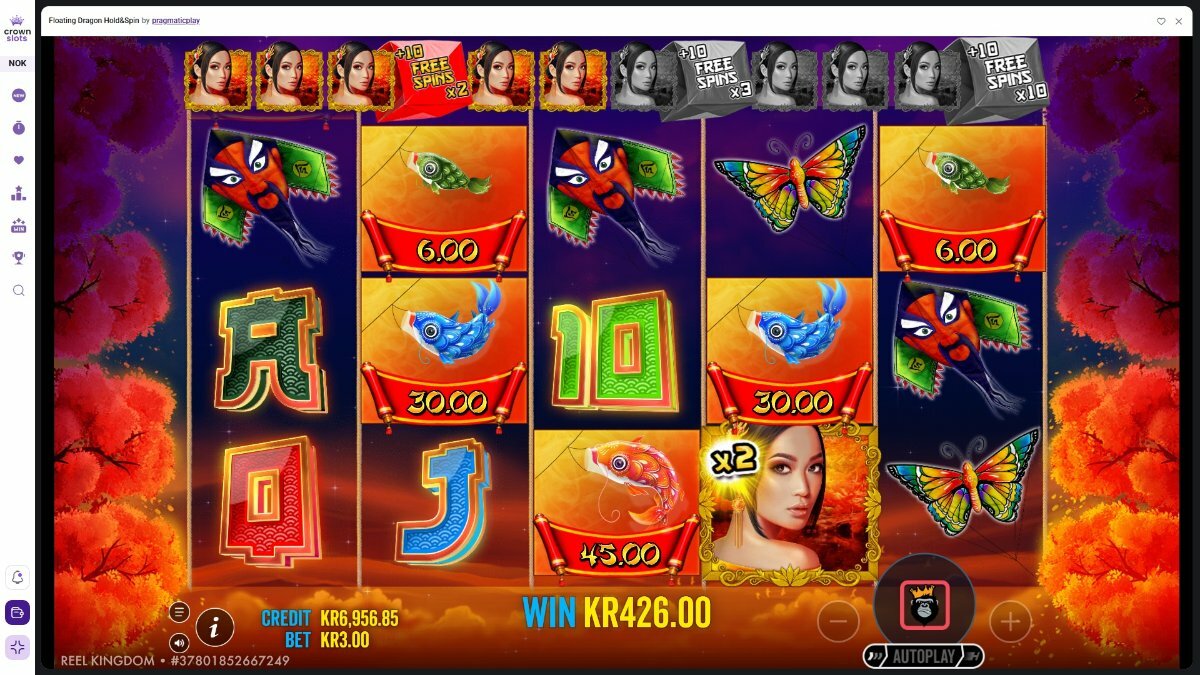This screenshot has width=1200, height=675.
Task: Open the NOK currency selector
Action: 17,63
